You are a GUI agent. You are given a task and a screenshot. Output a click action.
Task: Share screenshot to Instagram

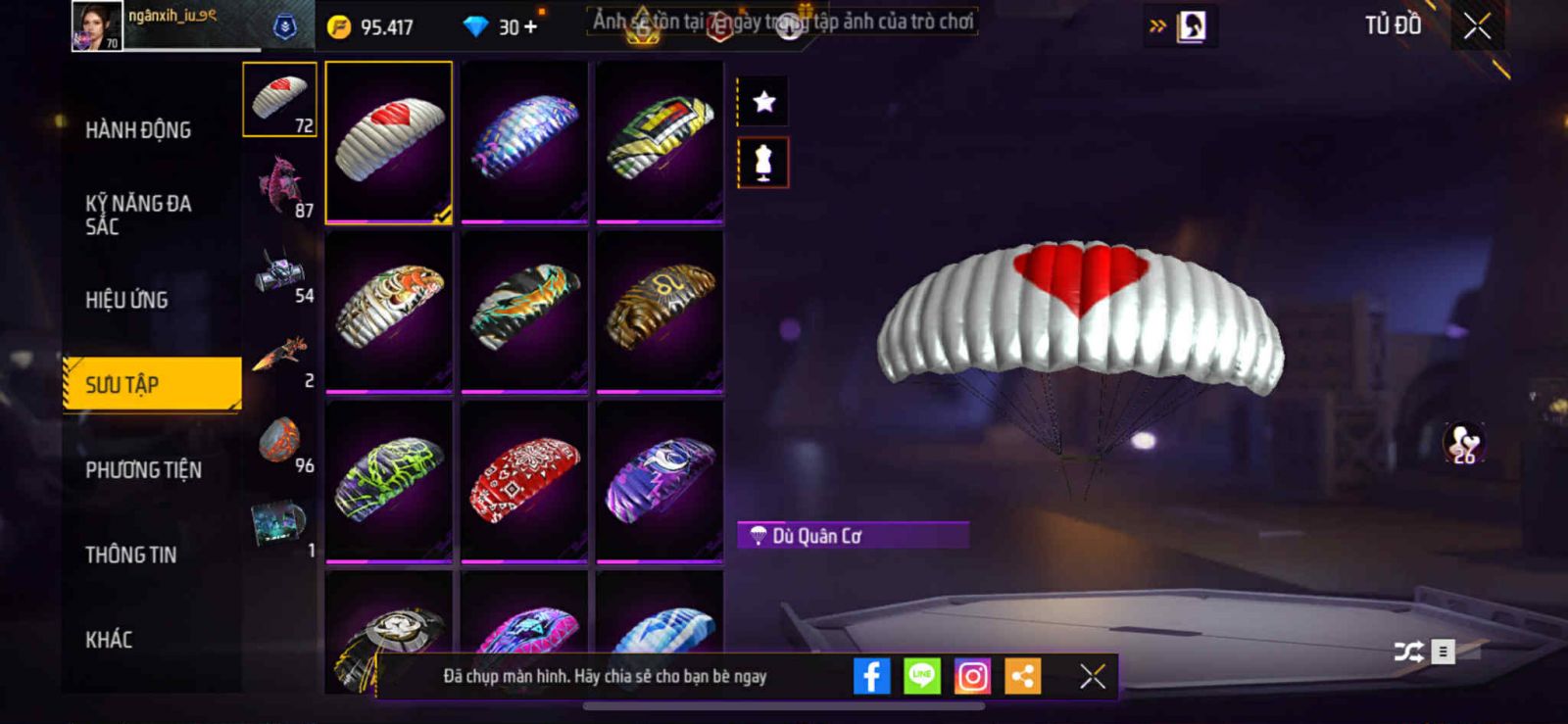[x=972, y=676]
